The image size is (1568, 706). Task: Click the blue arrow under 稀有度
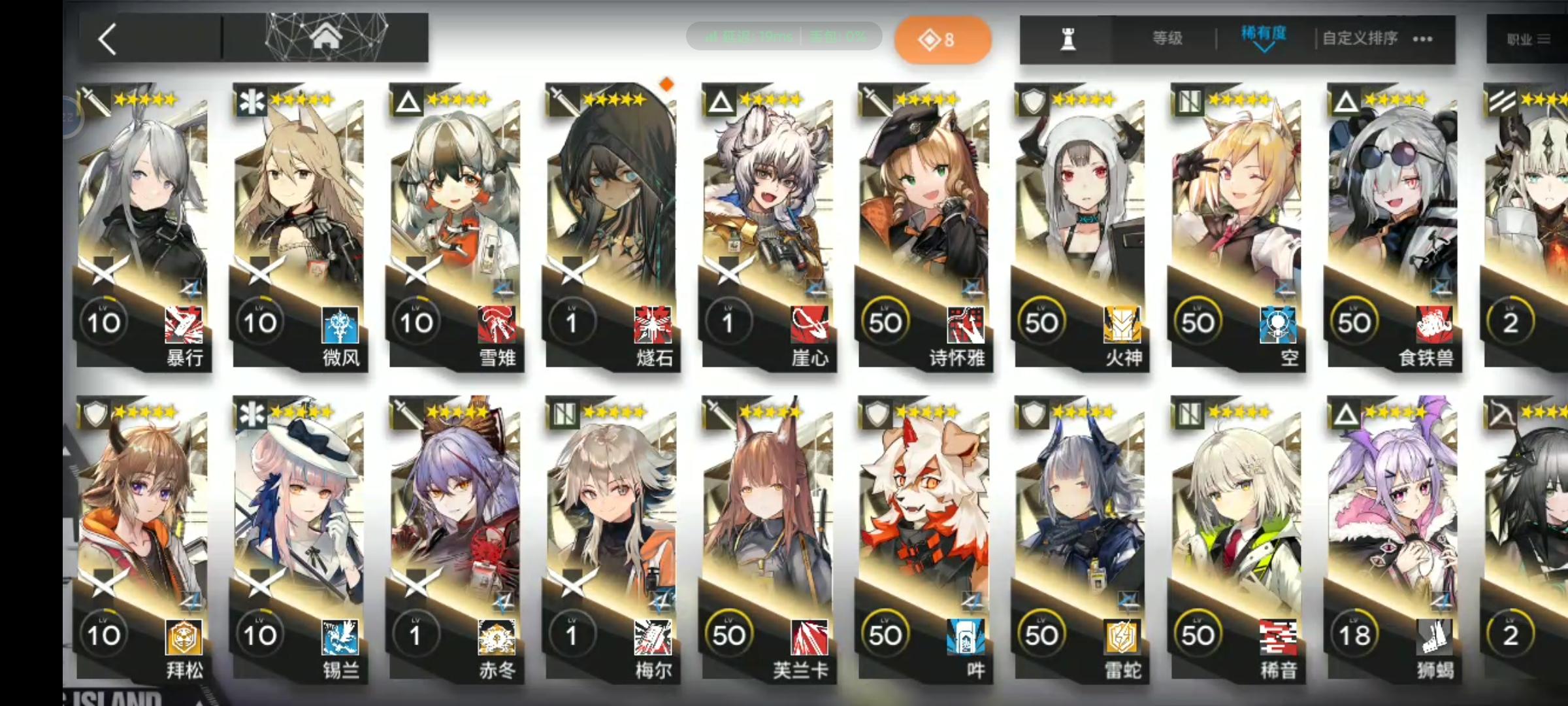pos(1264,48)
